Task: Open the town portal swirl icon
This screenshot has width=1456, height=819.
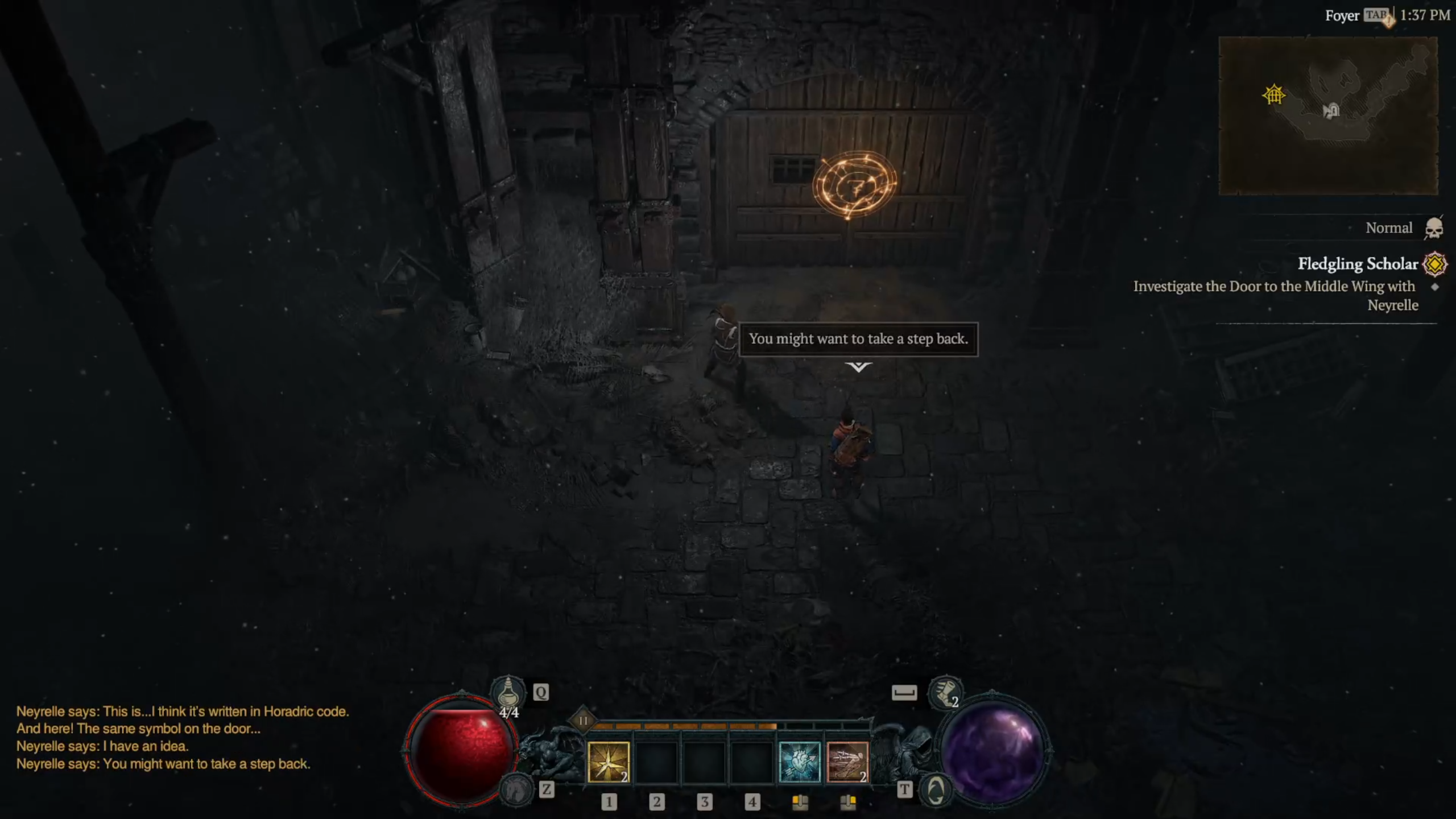Action: coord(936,790)
